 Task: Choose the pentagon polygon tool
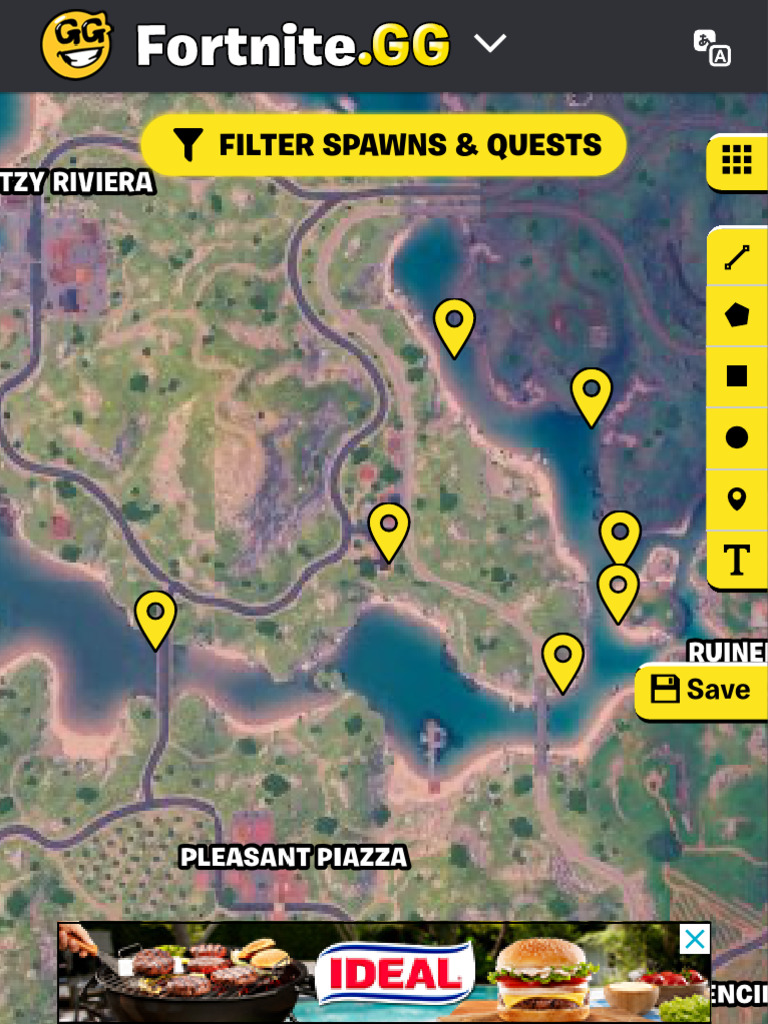point(737,316)
